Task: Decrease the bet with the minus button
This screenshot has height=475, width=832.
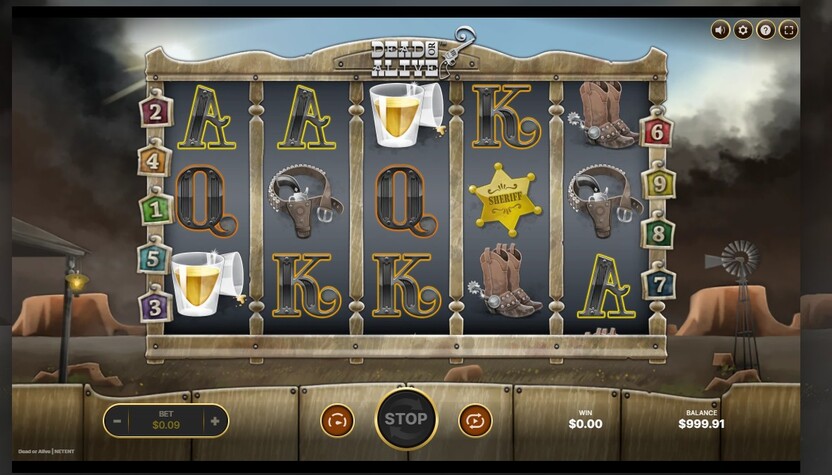Action: (x=118, y=421)
